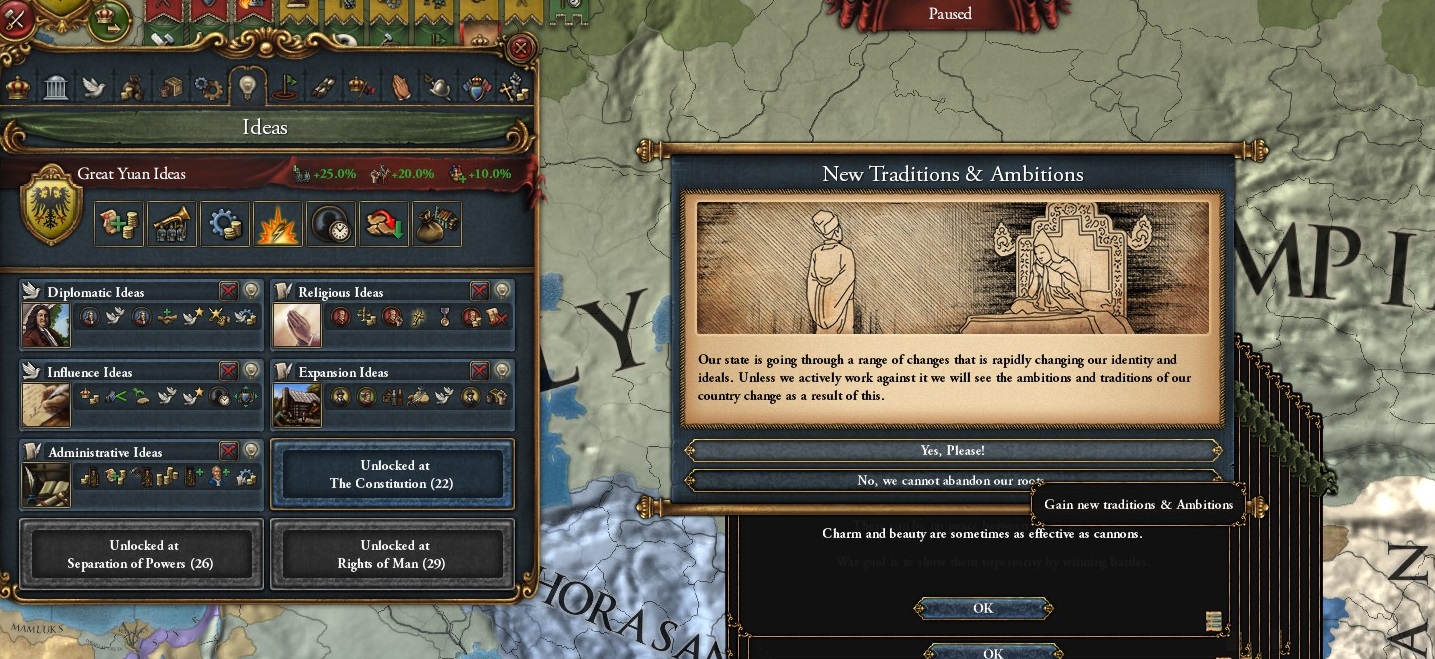1435x659 pixels.
Task: Switch to the Court crown tab
Action: 18,88
